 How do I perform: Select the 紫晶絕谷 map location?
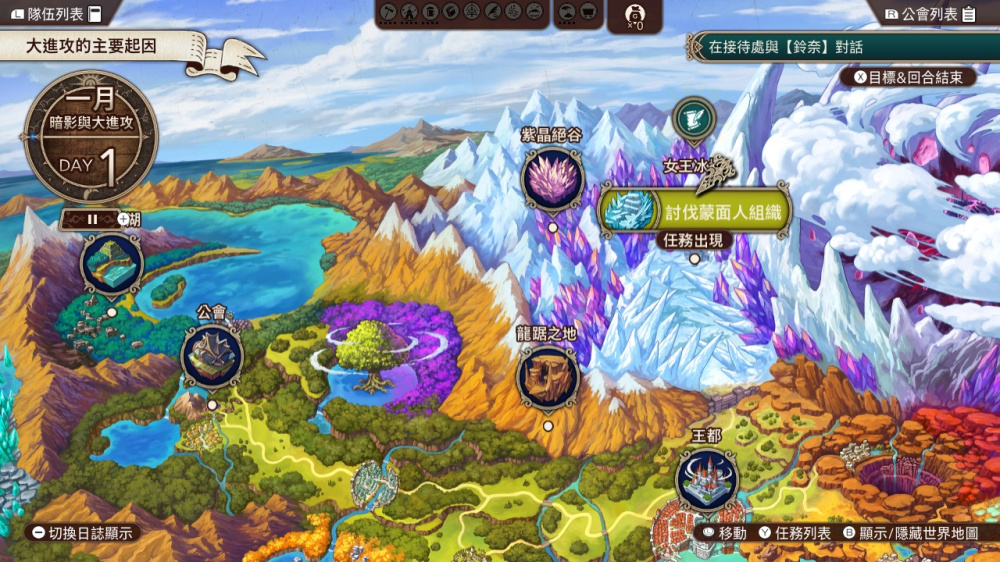click(552, 180)
